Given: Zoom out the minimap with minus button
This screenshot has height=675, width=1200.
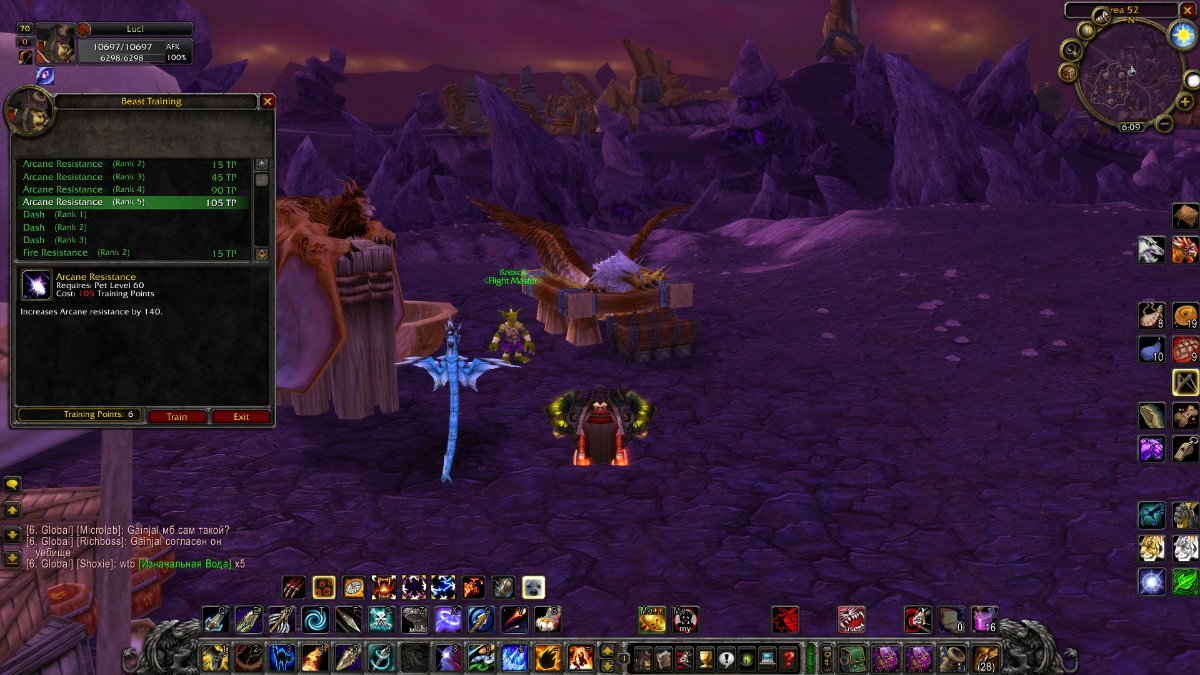Looking at the screenshot, I should [x=1164, y=125].
